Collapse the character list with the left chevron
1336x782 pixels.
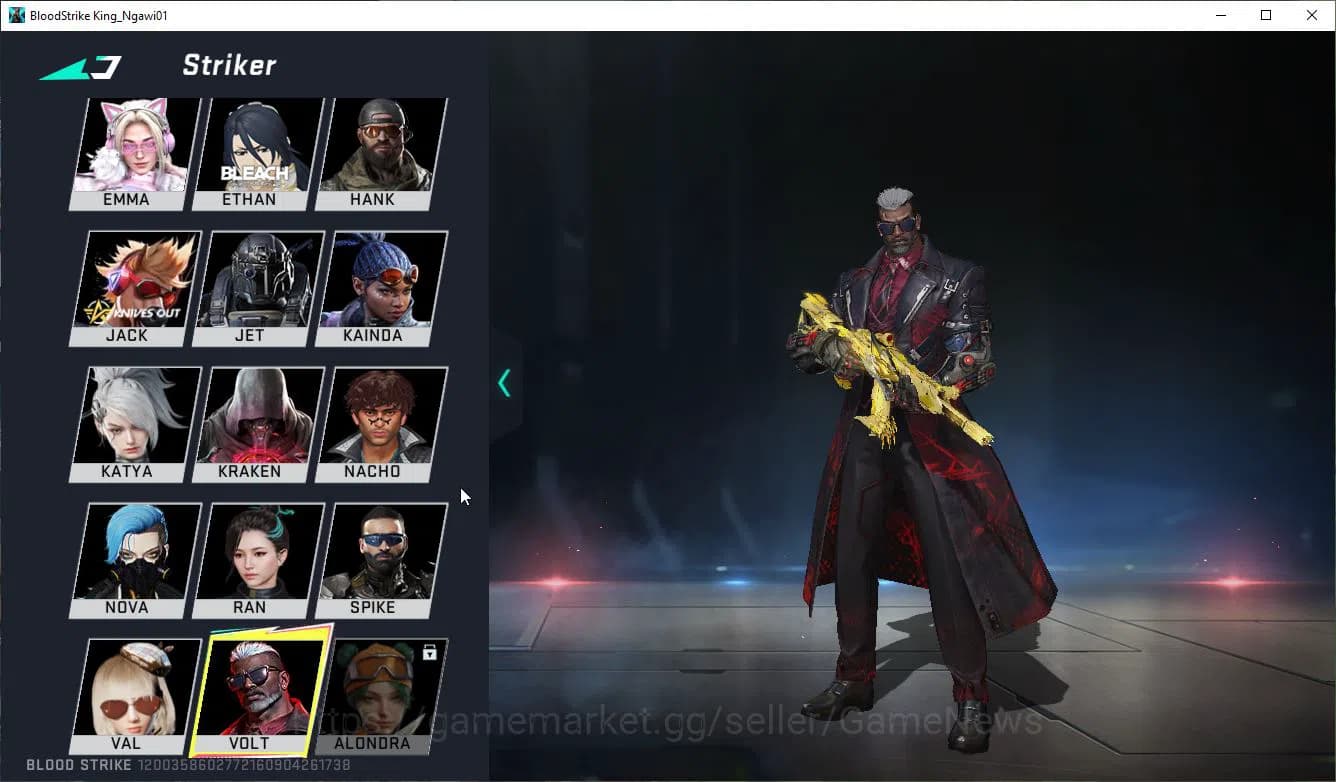pyautogui.click(x=504, y=382)
